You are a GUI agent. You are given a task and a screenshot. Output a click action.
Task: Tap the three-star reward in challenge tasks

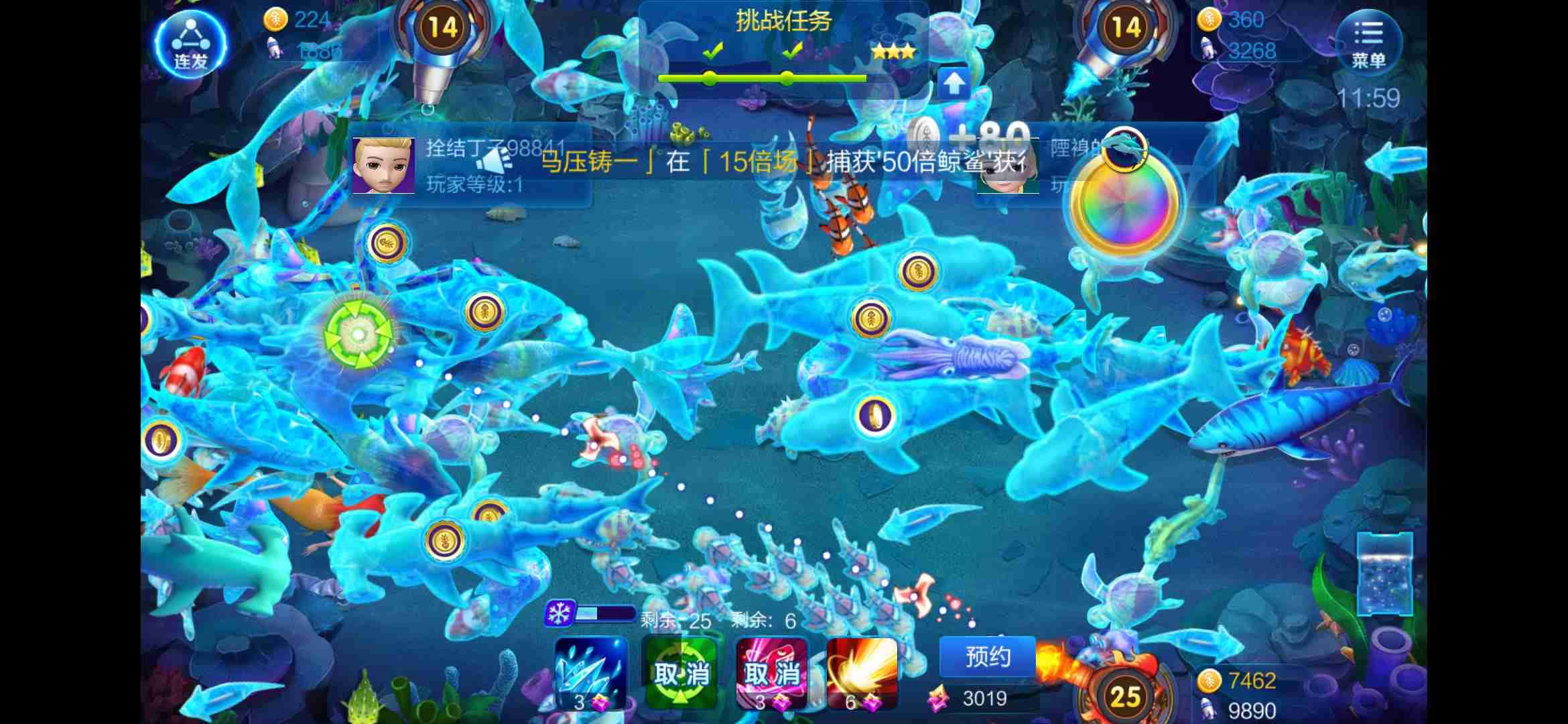(893, 52)
